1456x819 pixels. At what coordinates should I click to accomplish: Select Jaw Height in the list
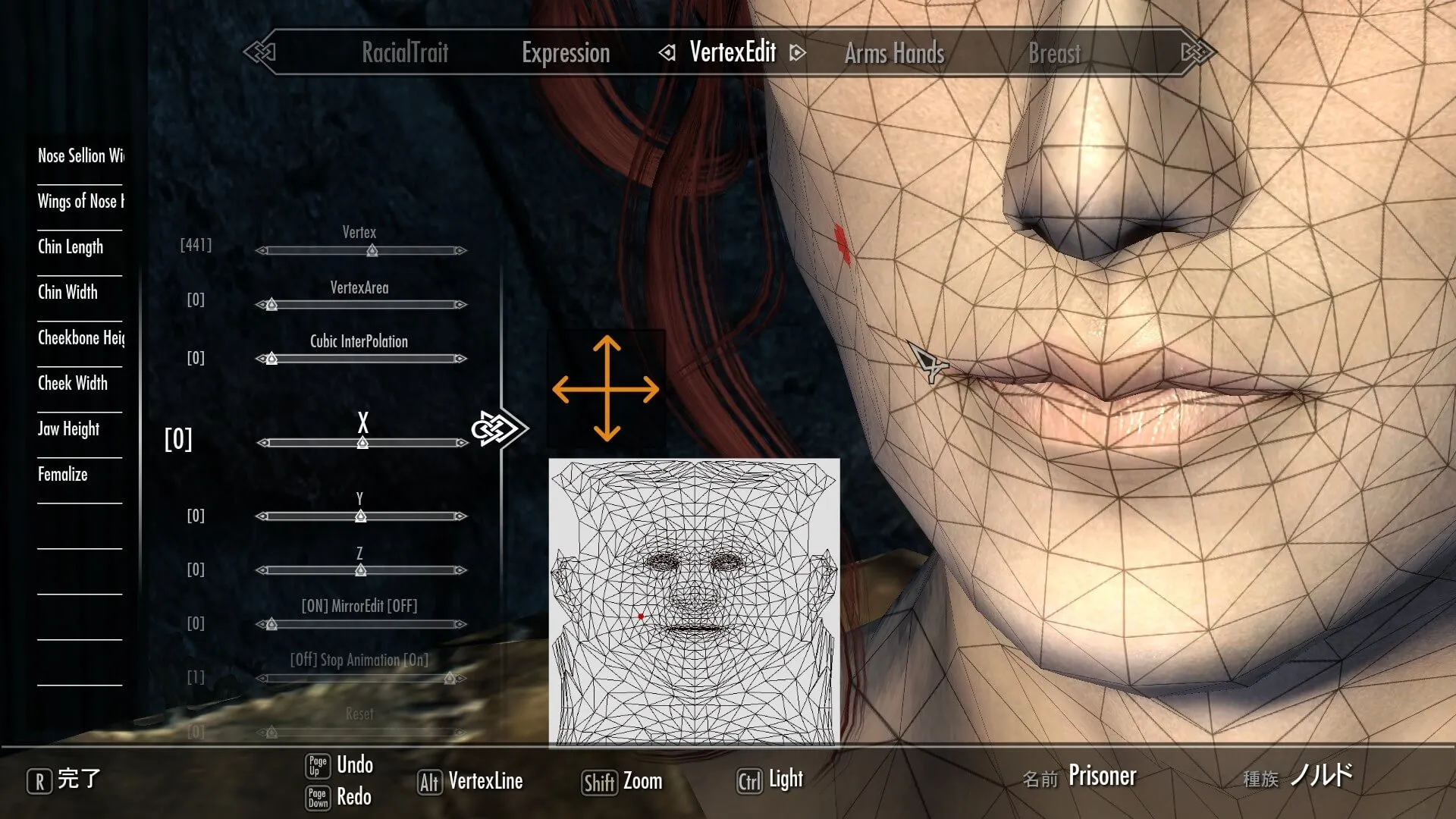(x=68, y=428)
